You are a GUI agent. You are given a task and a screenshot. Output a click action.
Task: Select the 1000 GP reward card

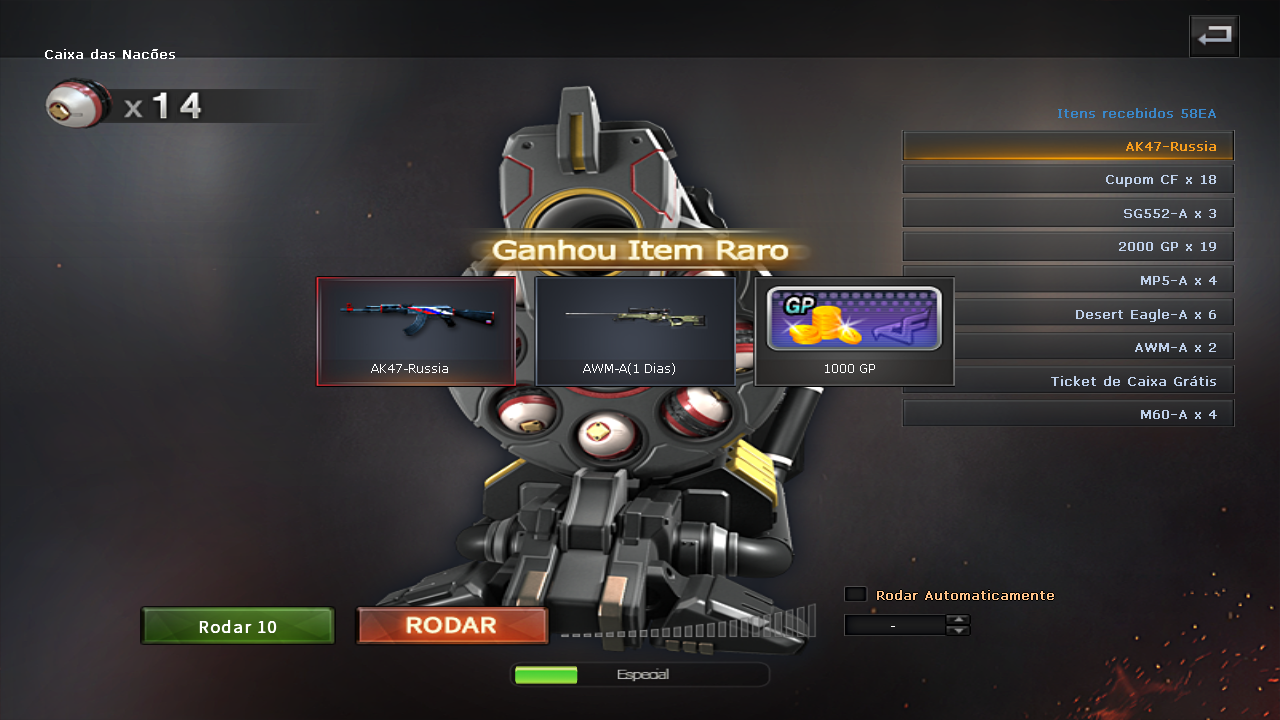(x=854, y=331)
